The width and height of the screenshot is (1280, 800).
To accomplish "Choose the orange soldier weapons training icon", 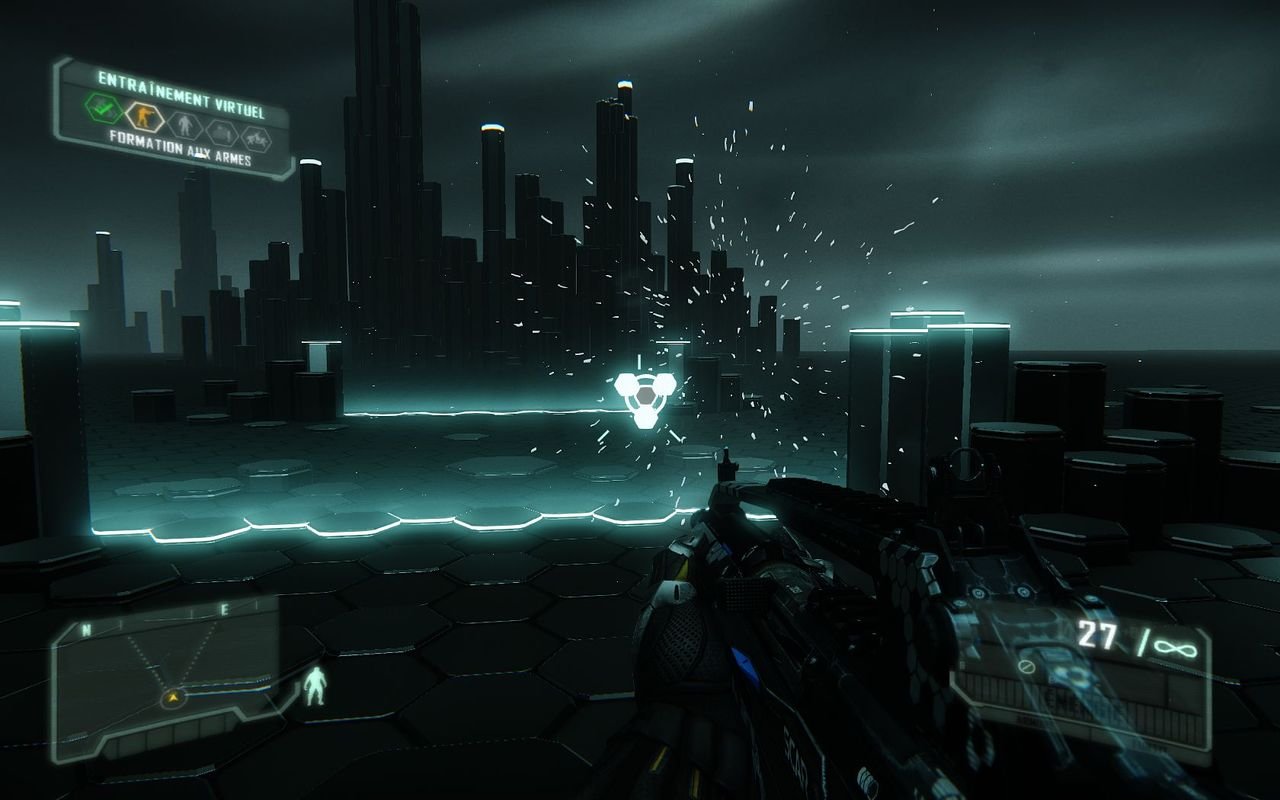I will [142, 116].
